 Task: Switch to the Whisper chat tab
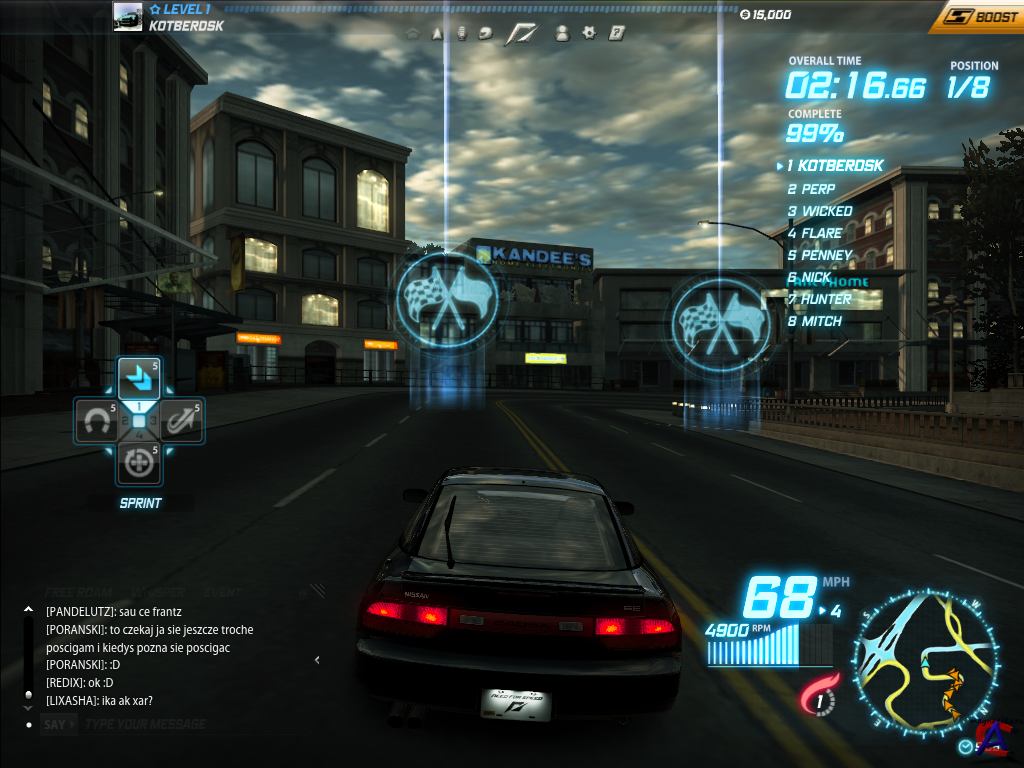point(157,592)
